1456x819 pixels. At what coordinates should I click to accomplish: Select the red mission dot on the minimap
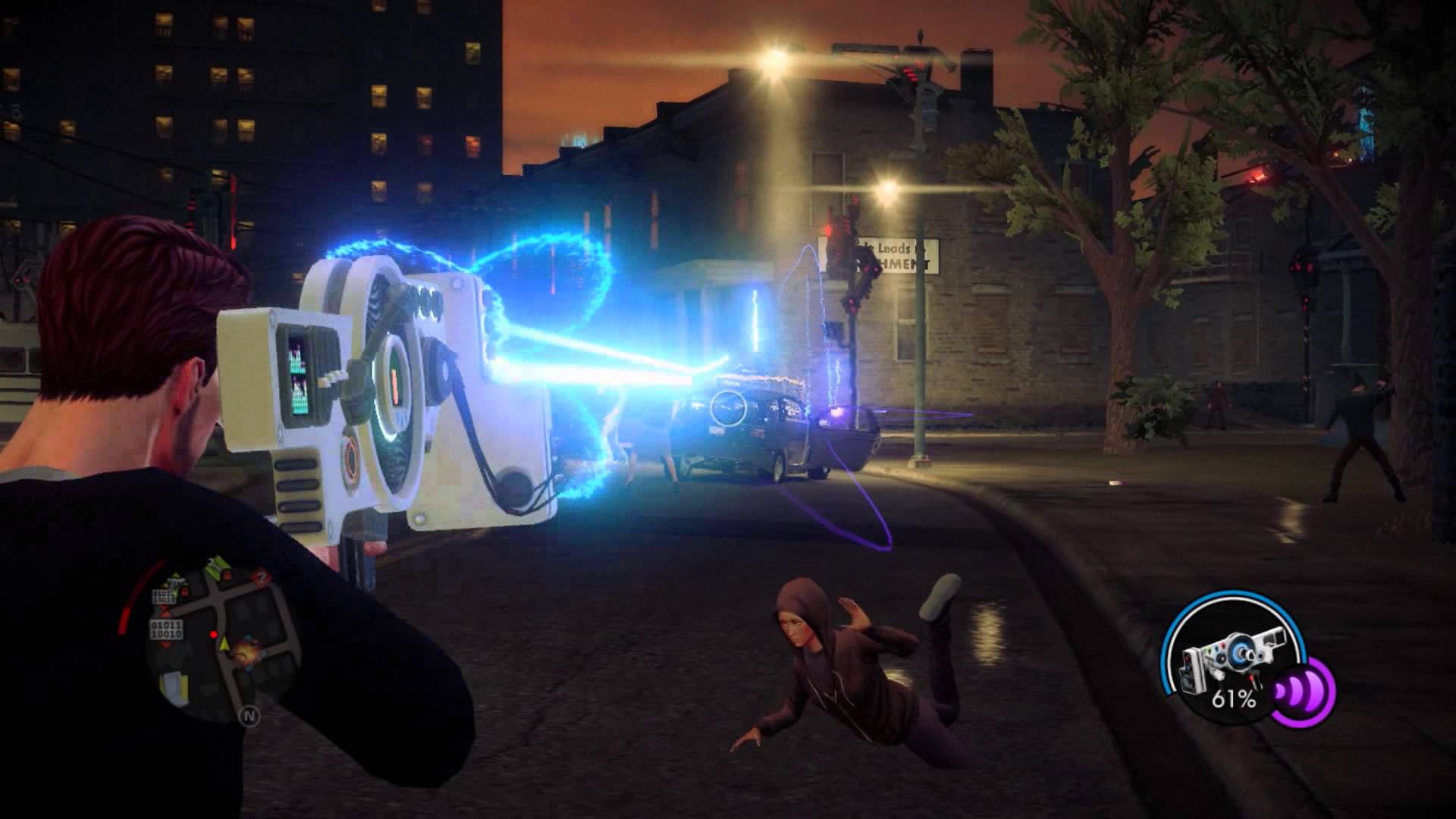[x=215, y=634]
